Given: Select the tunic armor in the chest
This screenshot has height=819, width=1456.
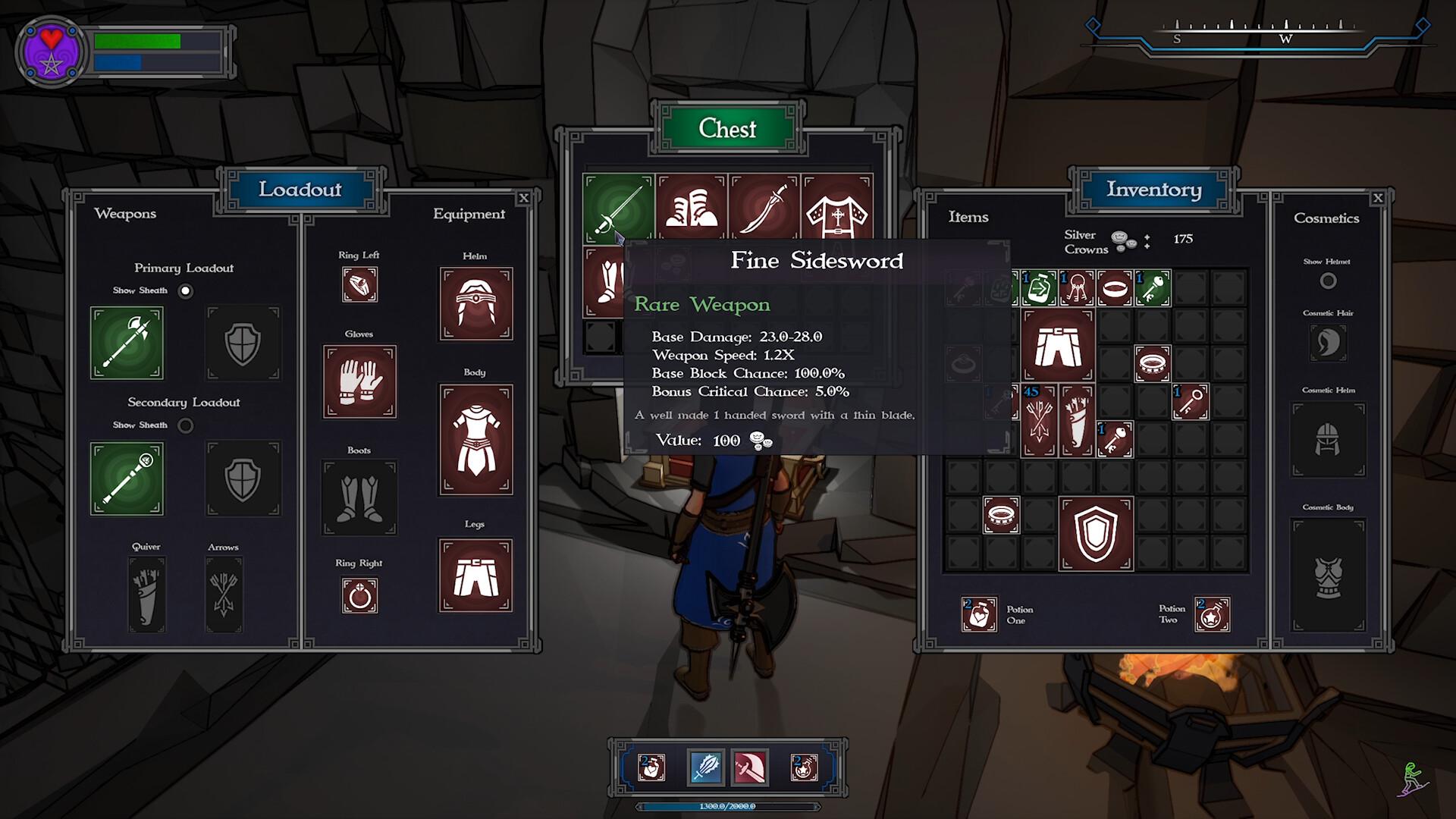Looking at the screenshot, I should pyautogui.click(x=837, y=209).
